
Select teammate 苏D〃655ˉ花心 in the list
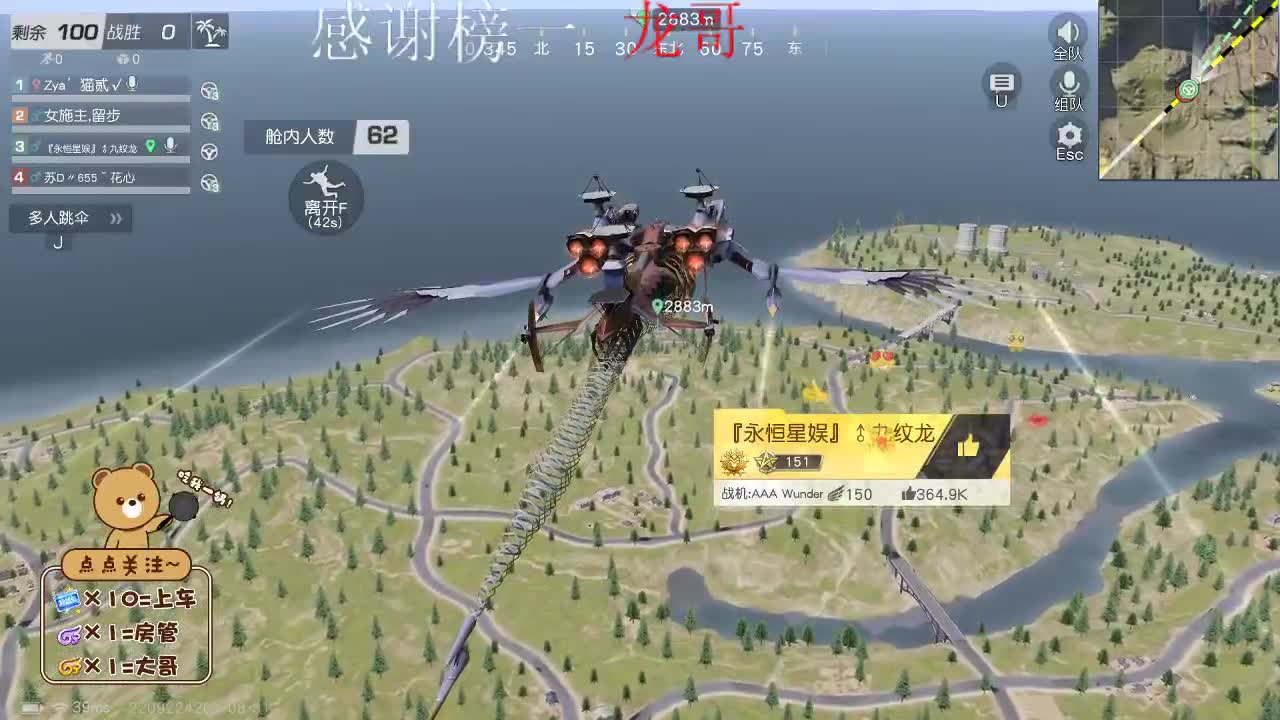tap(90, 175)
